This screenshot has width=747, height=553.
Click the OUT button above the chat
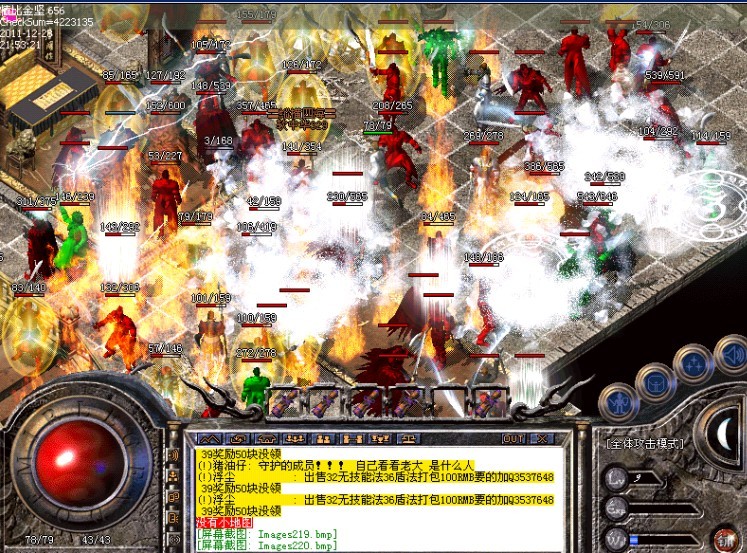513,438
